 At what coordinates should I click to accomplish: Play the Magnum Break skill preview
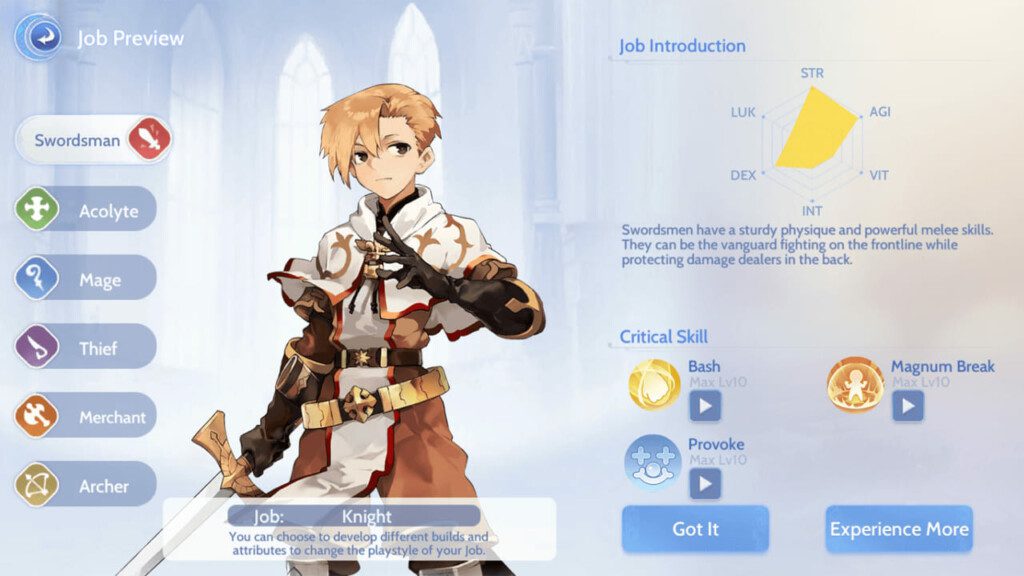click(x=908, y=405)
